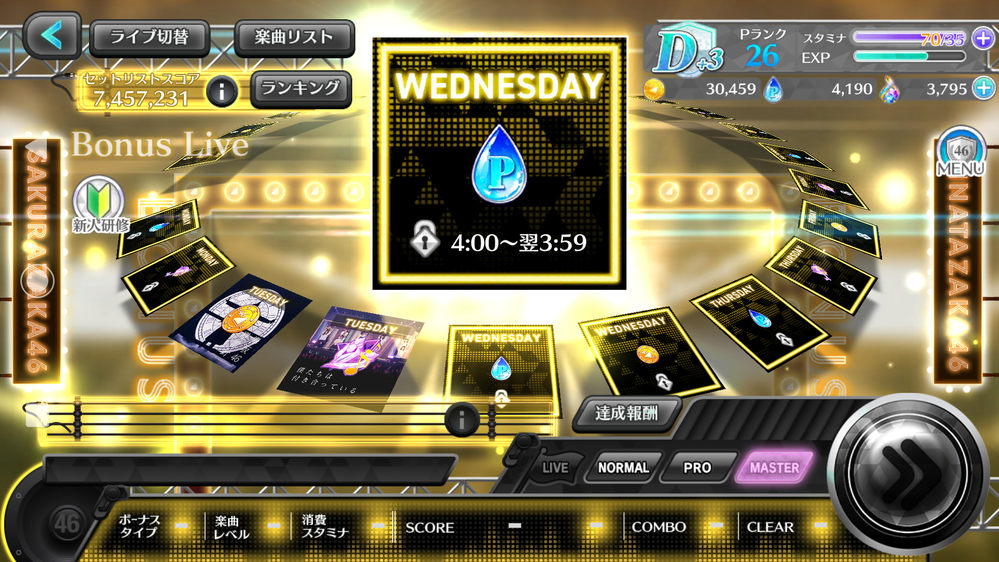
Task: Pick the THURSDAY card with blue drop
Action: click(760, 318)
